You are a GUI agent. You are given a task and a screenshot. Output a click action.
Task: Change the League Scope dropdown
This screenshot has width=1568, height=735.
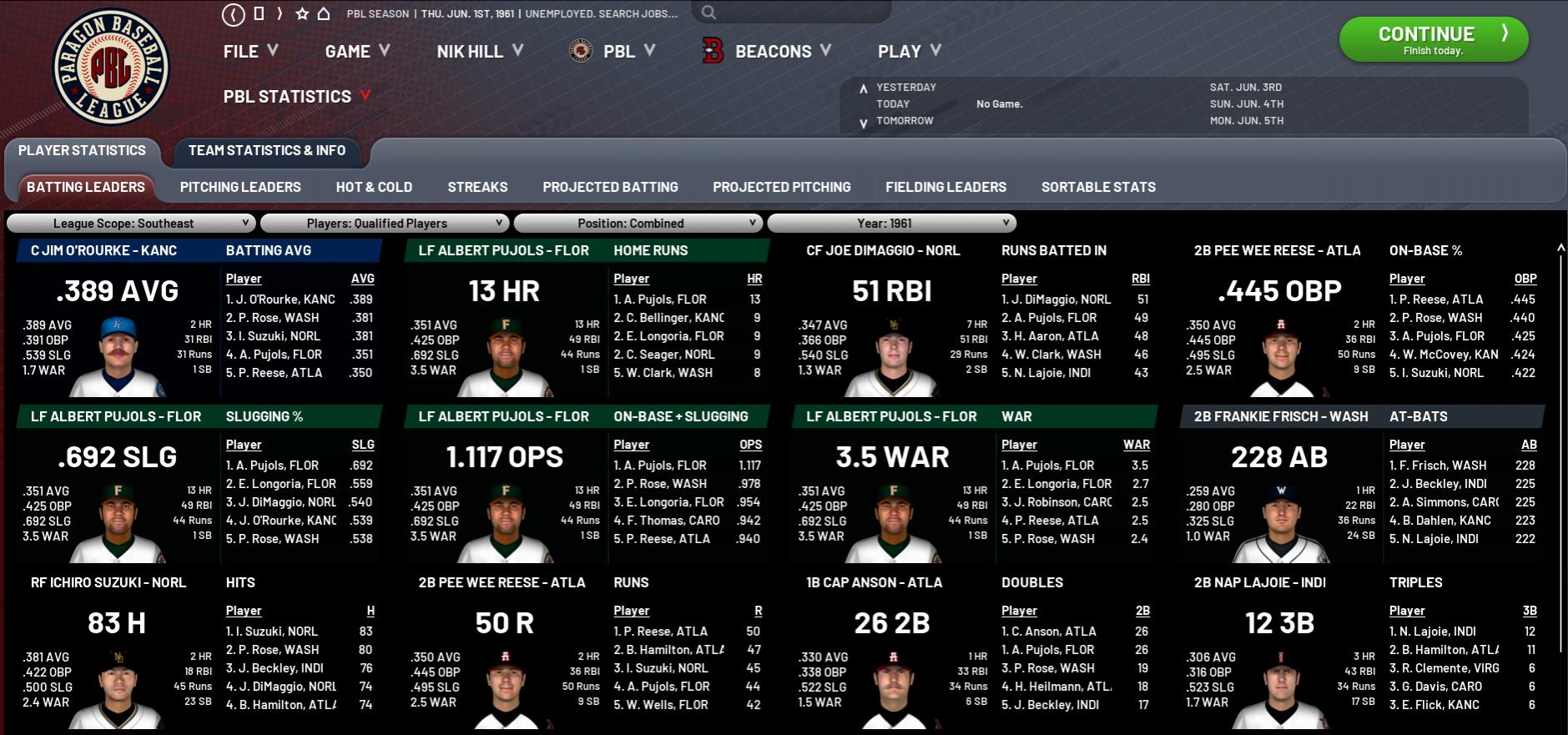131,224
